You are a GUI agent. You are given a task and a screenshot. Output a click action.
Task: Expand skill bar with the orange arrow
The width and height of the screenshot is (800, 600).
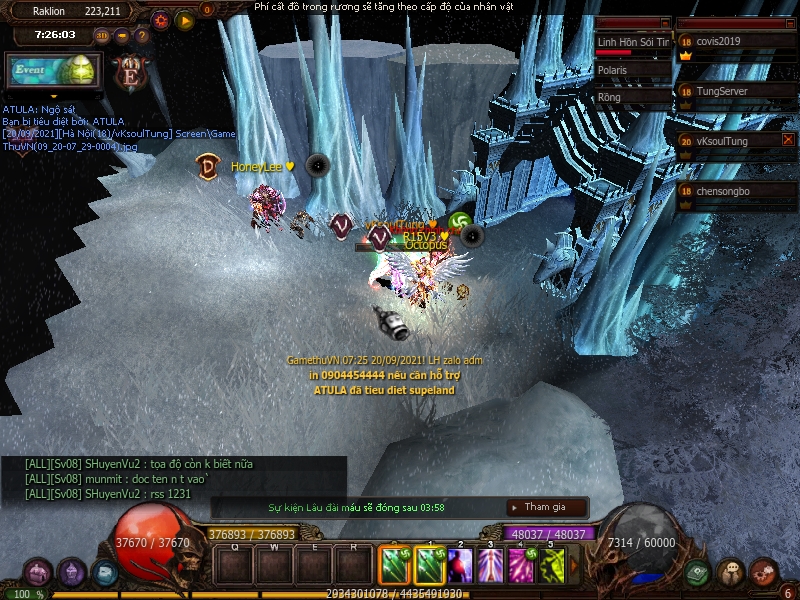point(575,566)
